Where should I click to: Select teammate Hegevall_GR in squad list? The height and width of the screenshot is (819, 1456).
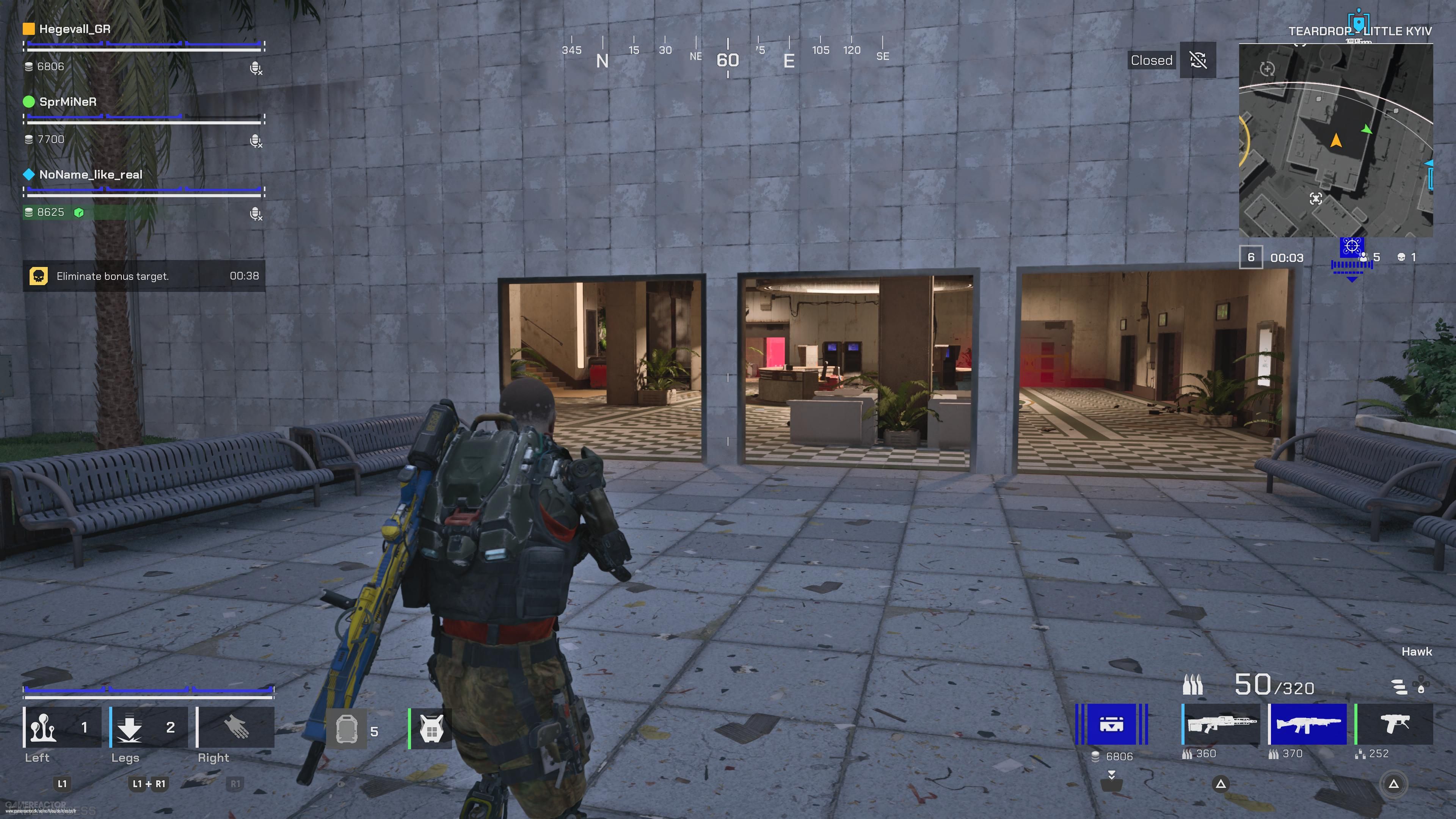(x=75, y=29)
